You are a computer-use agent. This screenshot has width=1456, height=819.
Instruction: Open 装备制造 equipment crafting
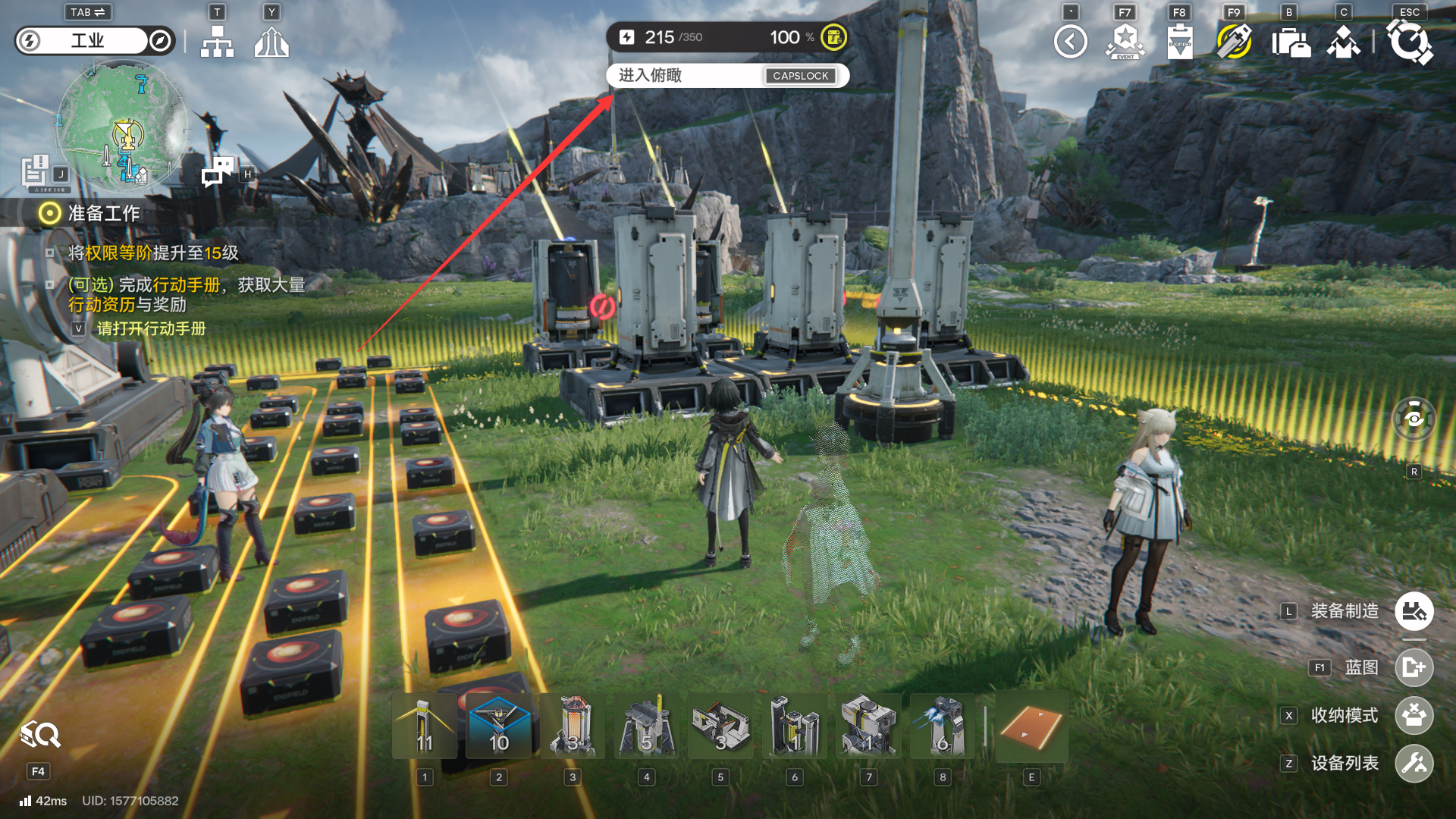pos(1414,611)
